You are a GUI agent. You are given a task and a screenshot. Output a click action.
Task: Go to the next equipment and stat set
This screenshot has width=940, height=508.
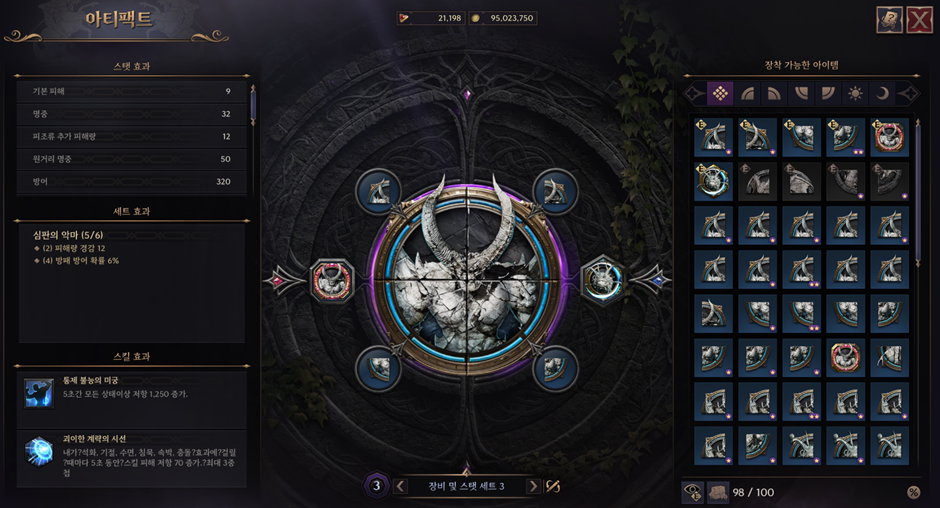pos(533,486)
